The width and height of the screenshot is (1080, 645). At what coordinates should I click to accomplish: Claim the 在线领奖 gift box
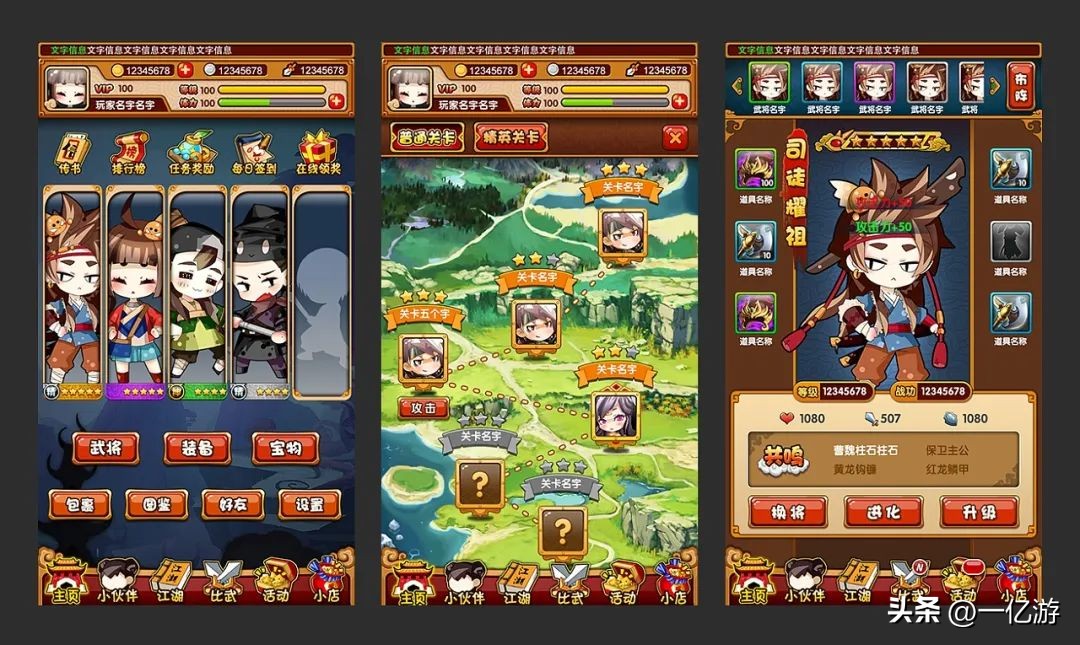318,152
